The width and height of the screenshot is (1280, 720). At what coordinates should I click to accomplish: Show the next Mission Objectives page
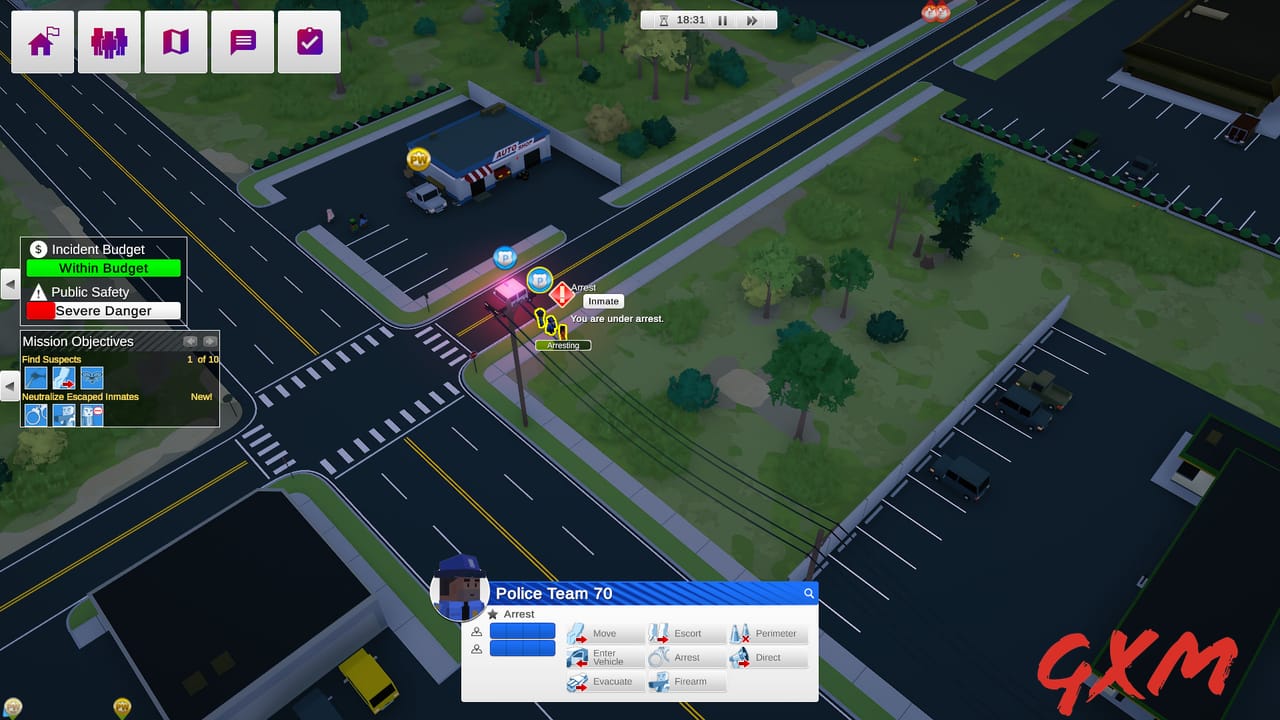pyautogui.click(x=210, y=341)
